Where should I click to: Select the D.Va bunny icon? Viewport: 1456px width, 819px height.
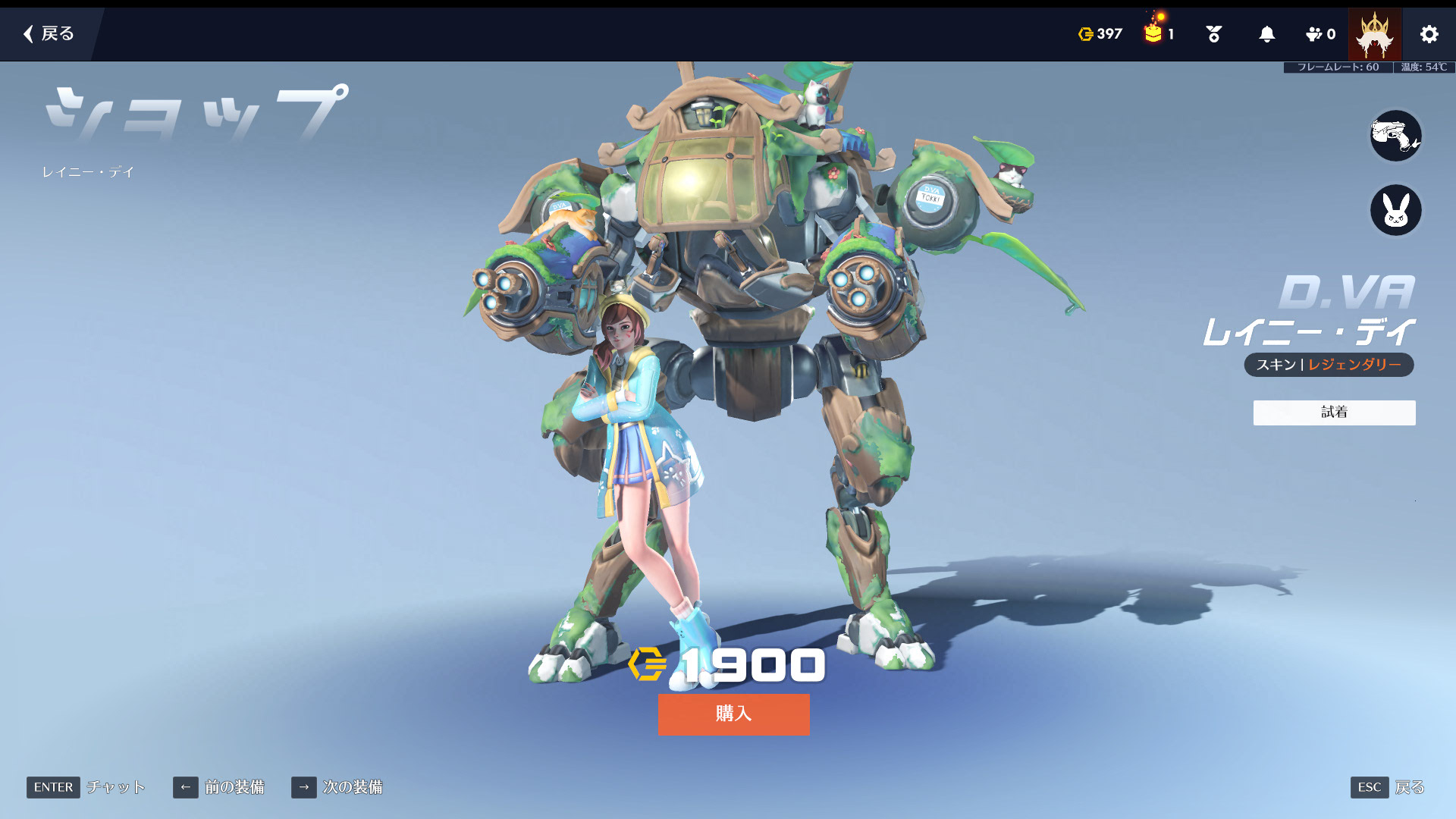pyautogui.click(x=1395, y=210)
